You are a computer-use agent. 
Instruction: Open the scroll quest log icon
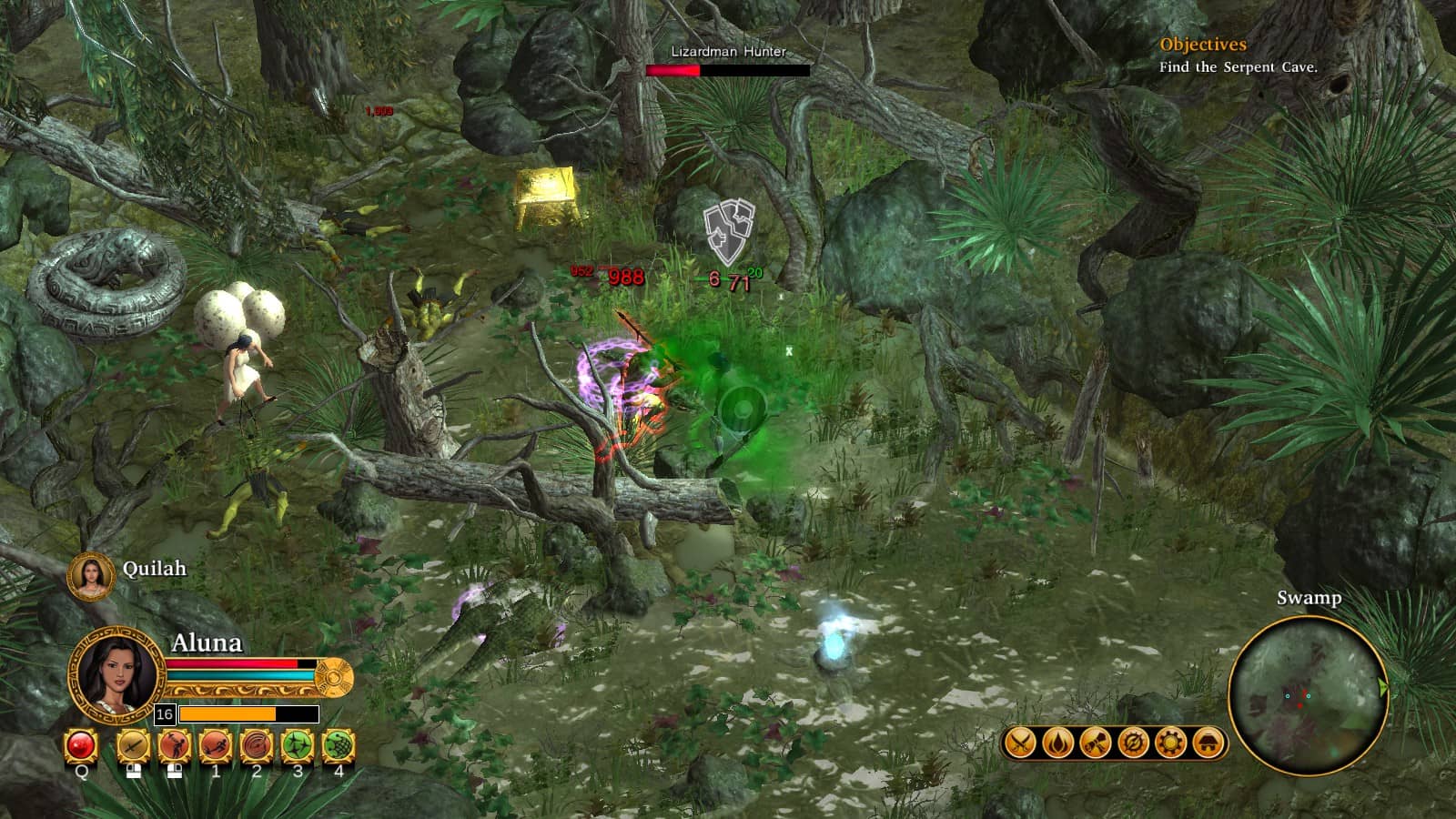tap(1095, 743)
